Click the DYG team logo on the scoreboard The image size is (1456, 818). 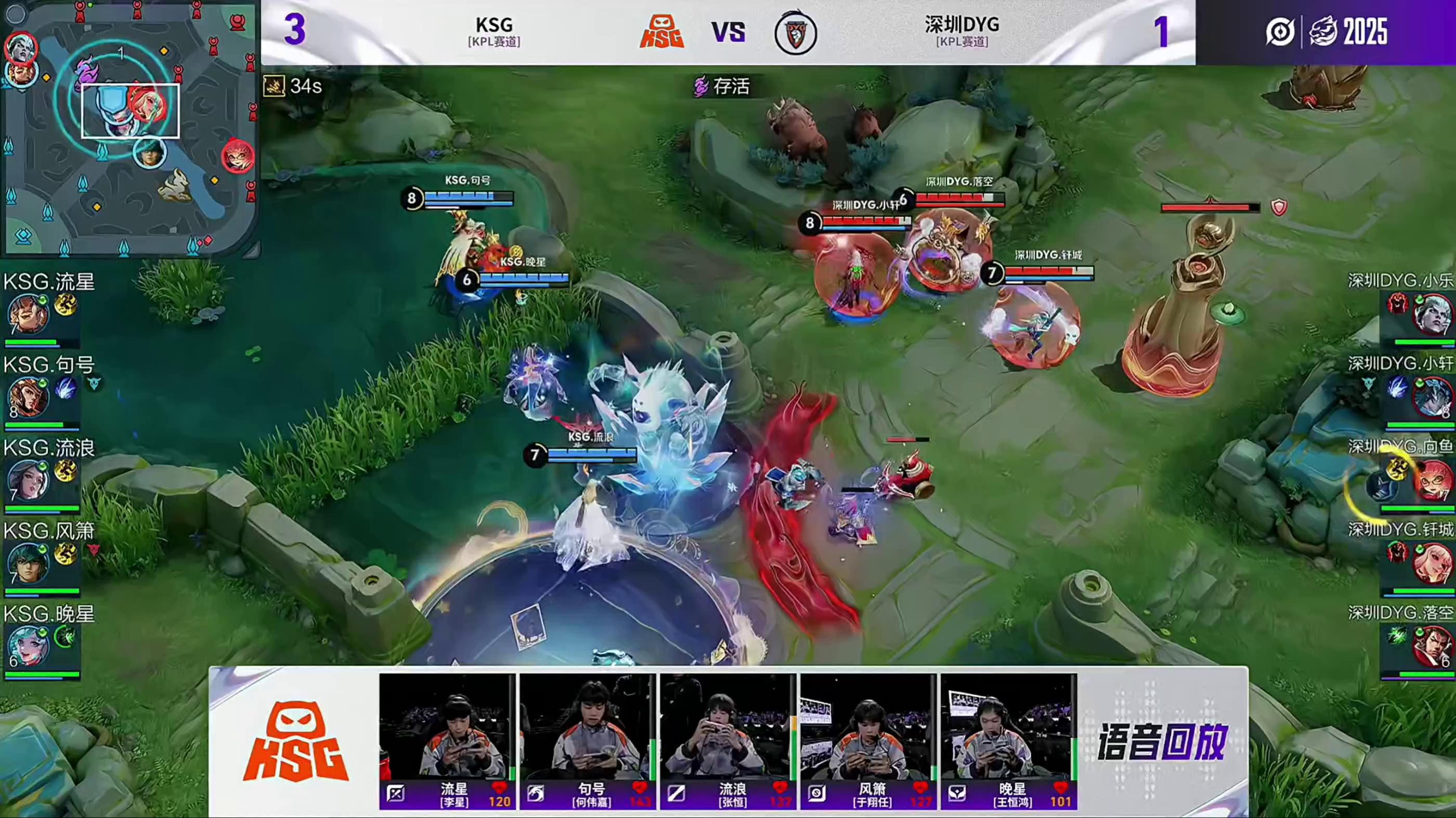pyautogui.click(x=795, y=33)
